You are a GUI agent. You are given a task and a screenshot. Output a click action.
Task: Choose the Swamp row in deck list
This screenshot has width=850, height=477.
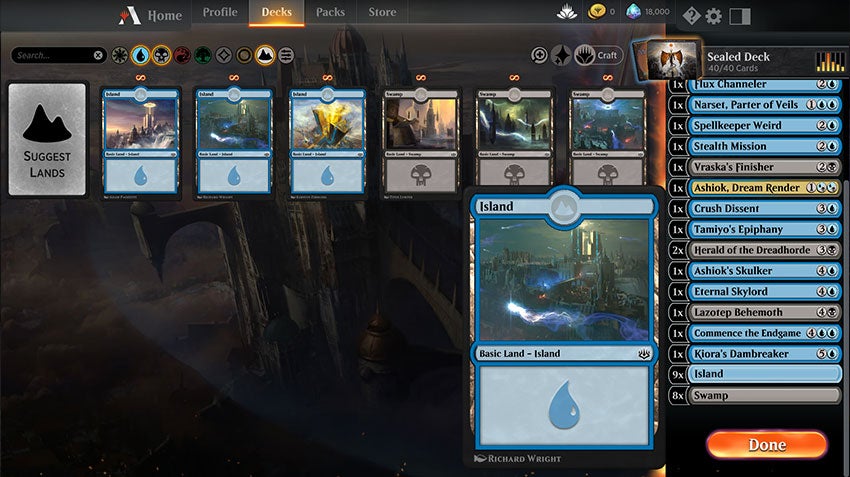click(754, 395)
